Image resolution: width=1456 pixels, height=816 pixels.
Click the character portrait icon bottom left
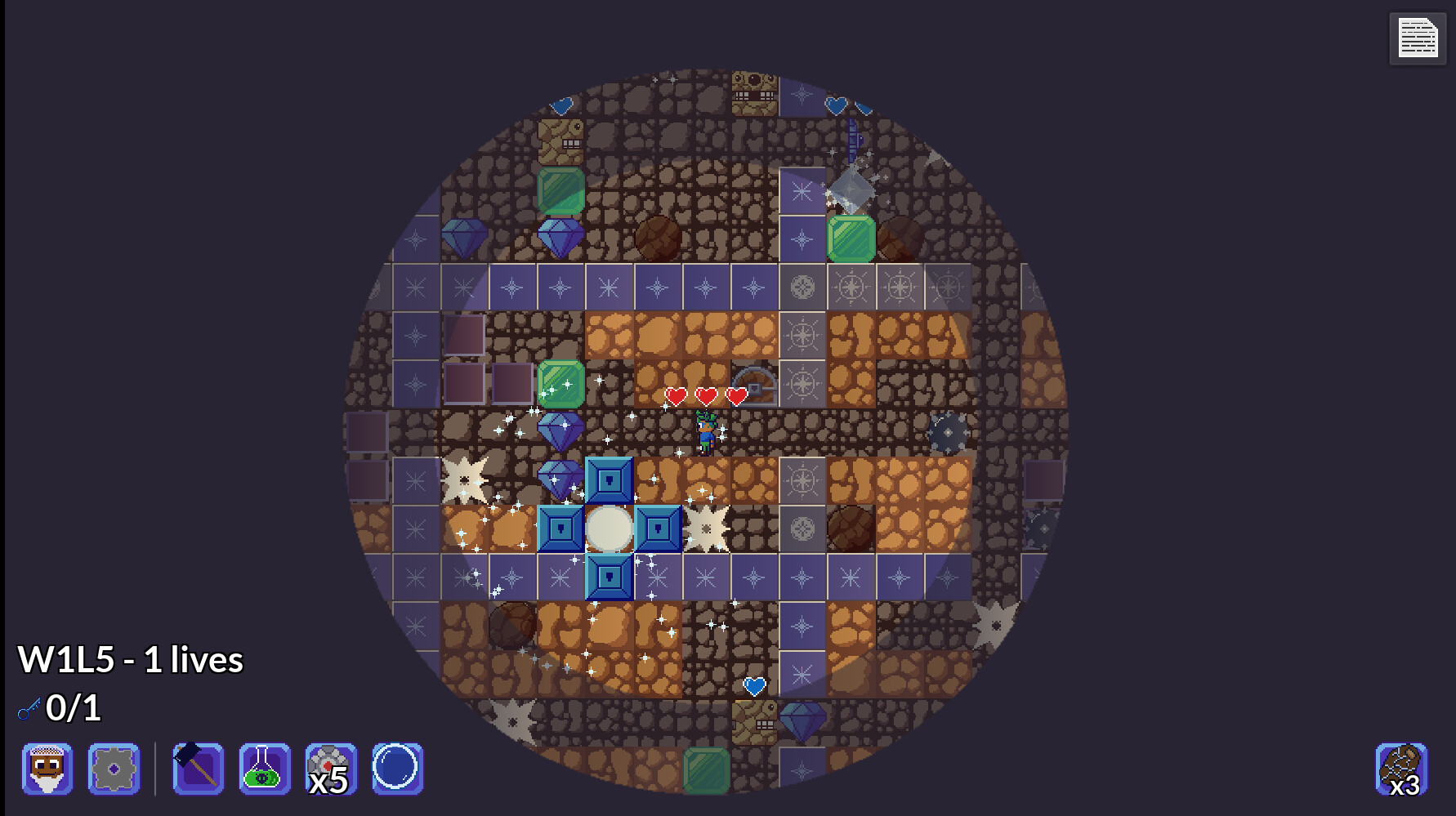point(47,769)
